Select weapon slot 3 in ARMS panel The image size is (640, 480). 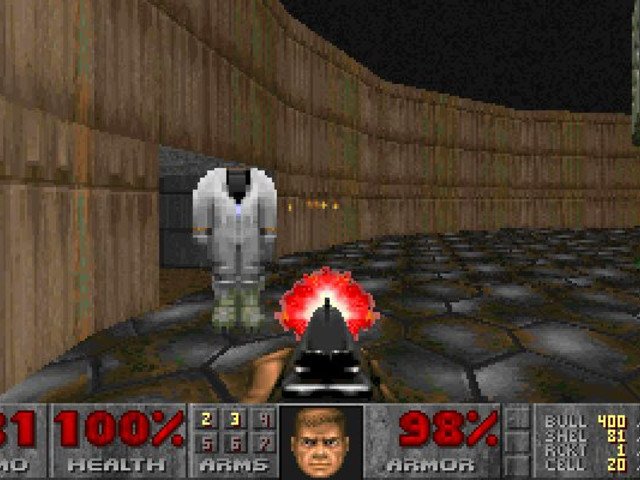coord(235,420)
